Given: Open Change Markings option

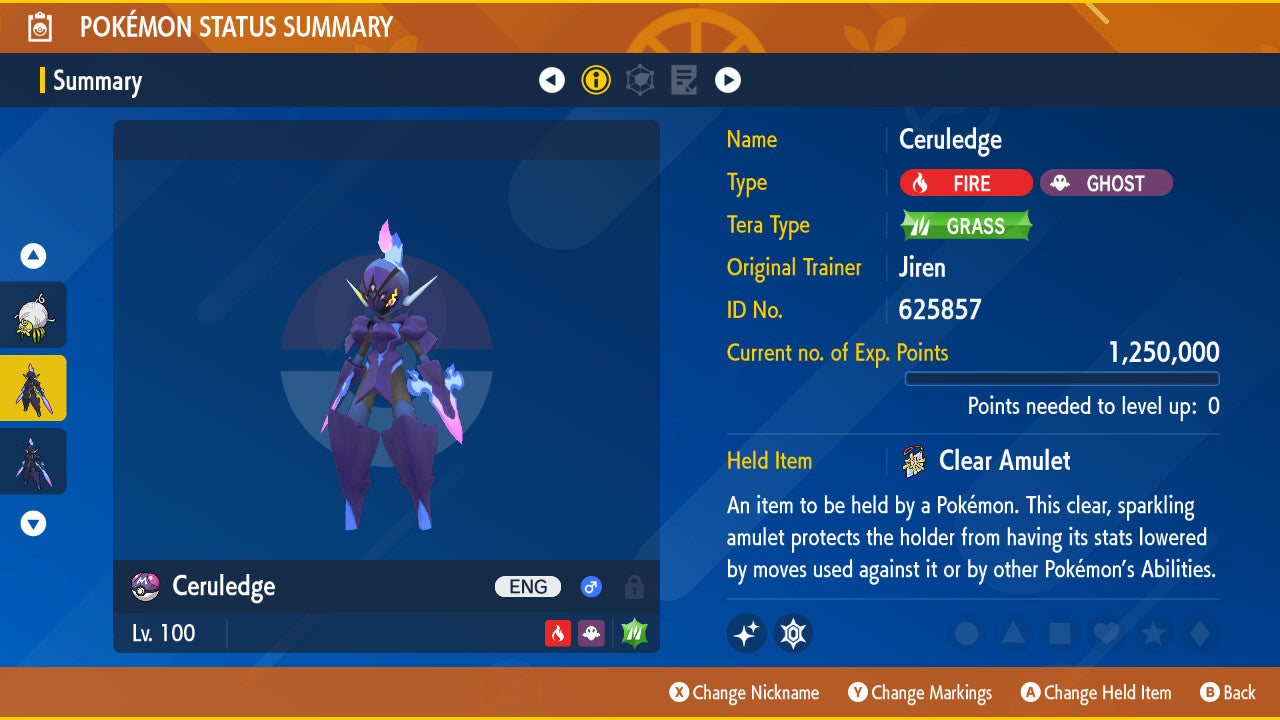Looking at the screenshot, I should [920, 692].
